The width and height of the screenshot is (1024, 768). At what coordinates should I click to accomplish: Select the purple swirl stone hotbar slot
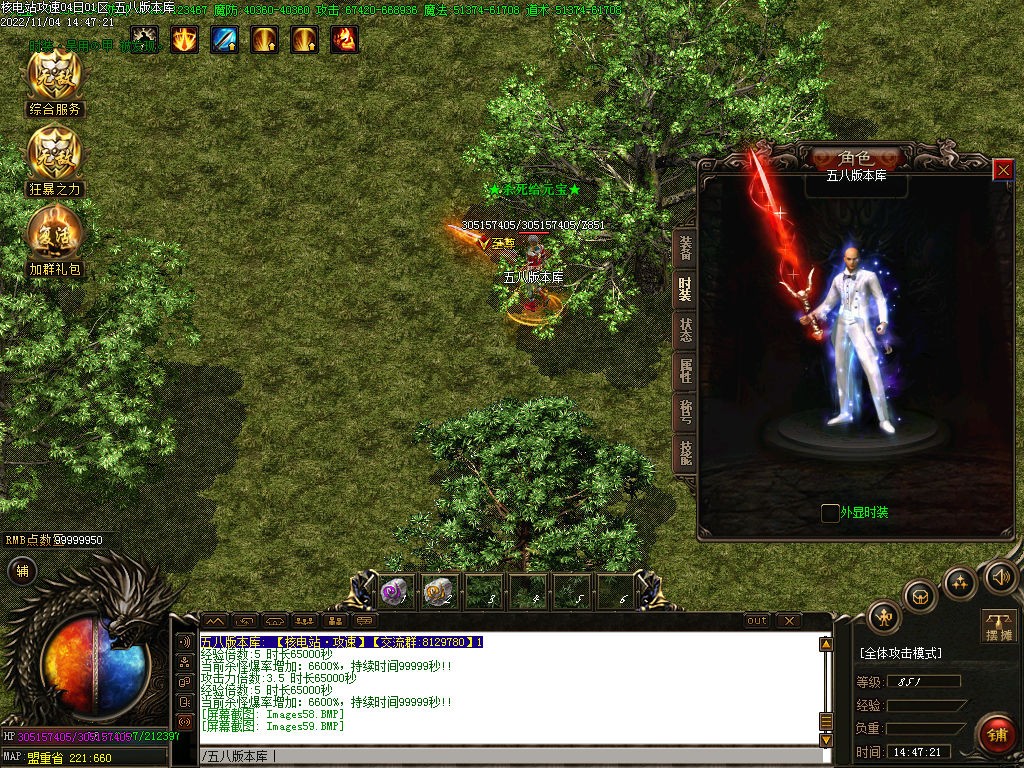click(x=392, y=592)
